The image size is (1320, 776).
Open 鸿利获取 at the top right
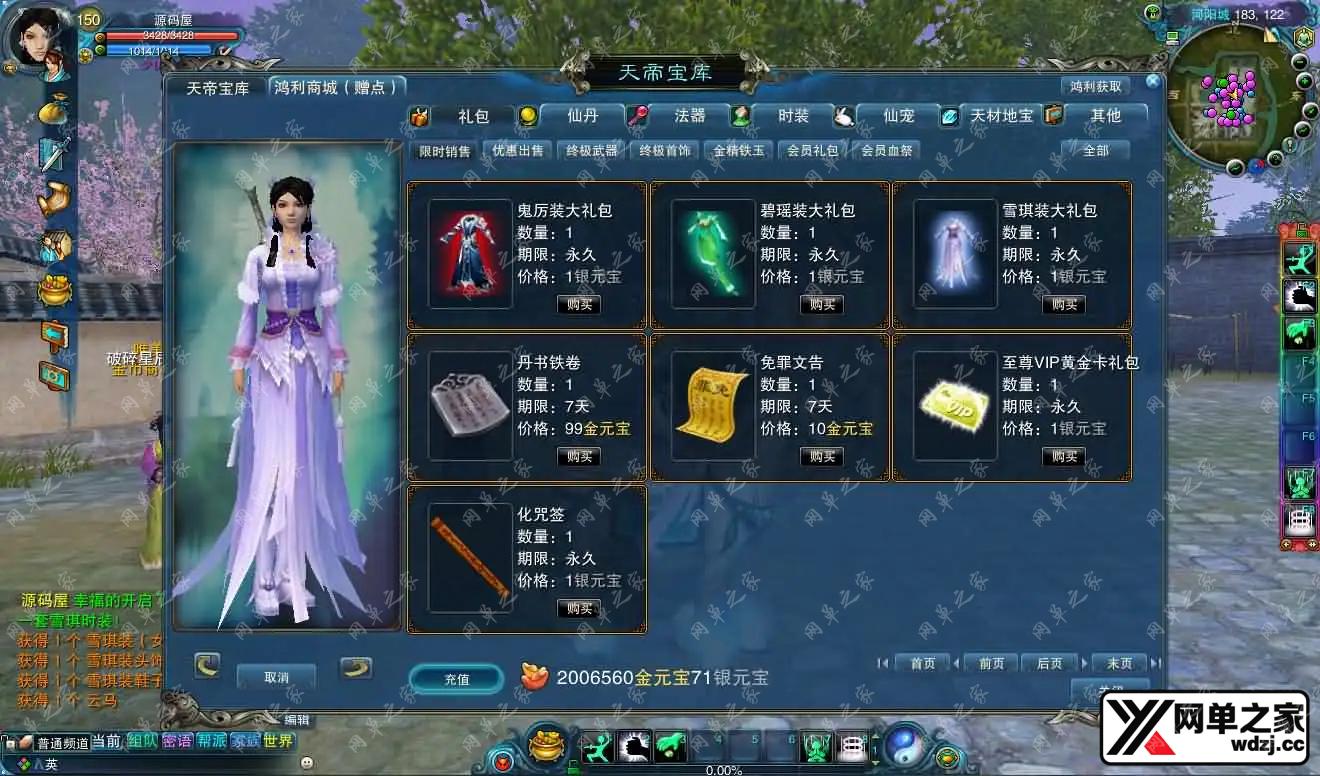1096,87
